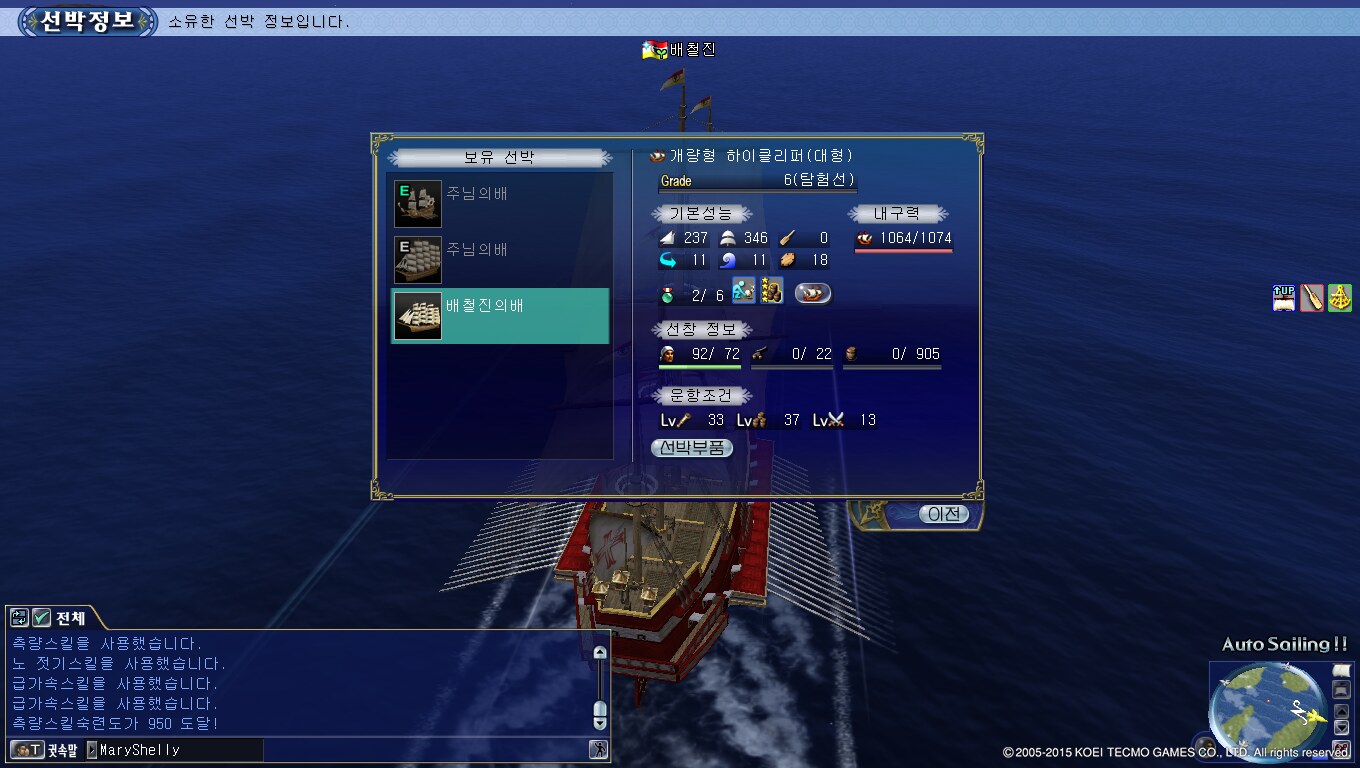The height and width of the screenshot is (768, 1360).
Task: Toggle the green checkmark chat filter
Action: [x=41, y=618]
